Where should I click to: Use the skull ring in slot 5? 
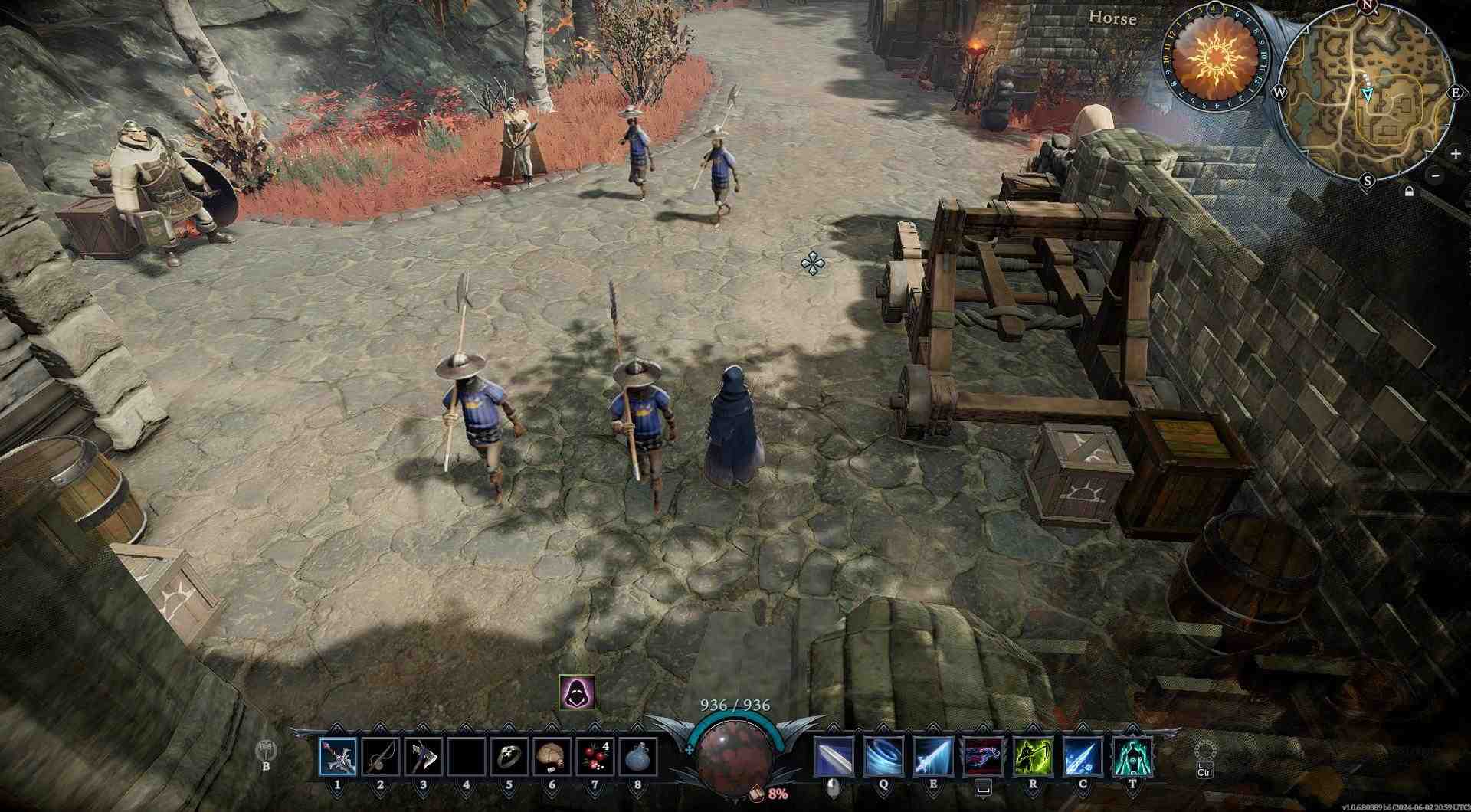pos(509,757)
